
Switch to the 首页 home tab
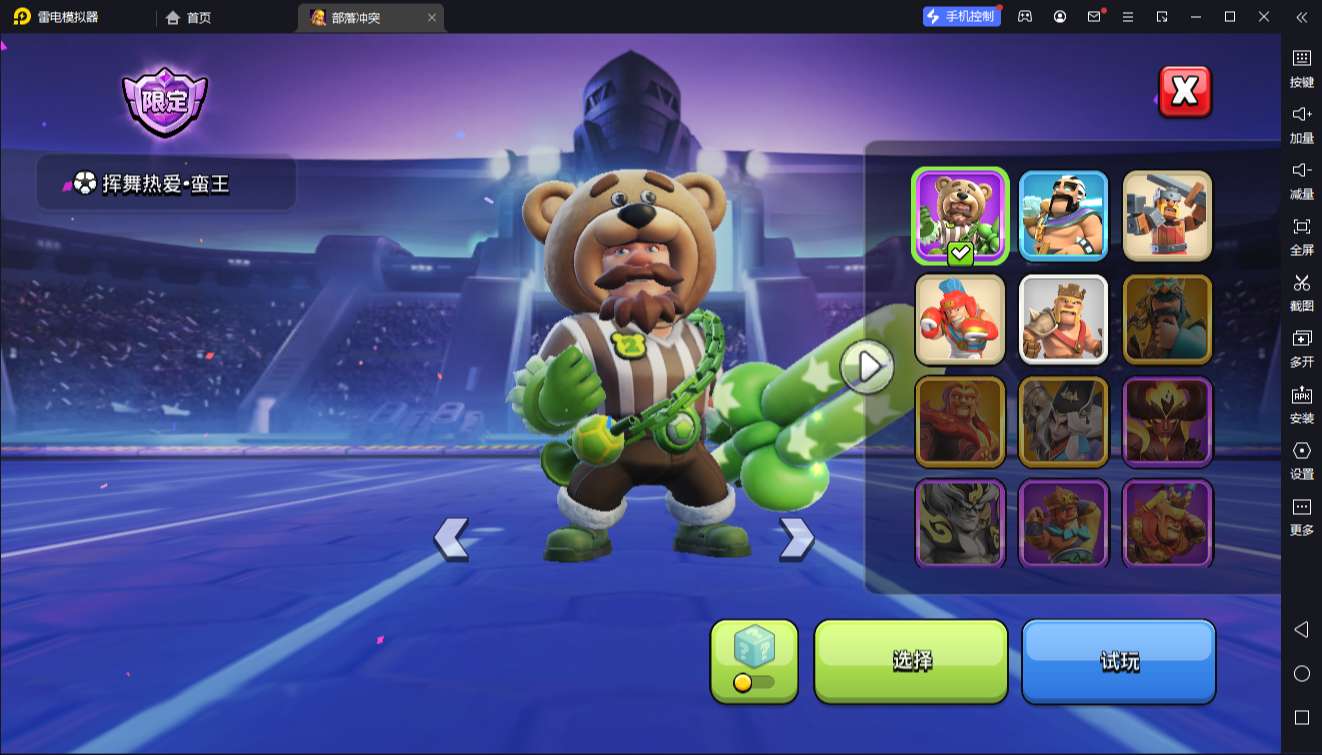(189, 17)
